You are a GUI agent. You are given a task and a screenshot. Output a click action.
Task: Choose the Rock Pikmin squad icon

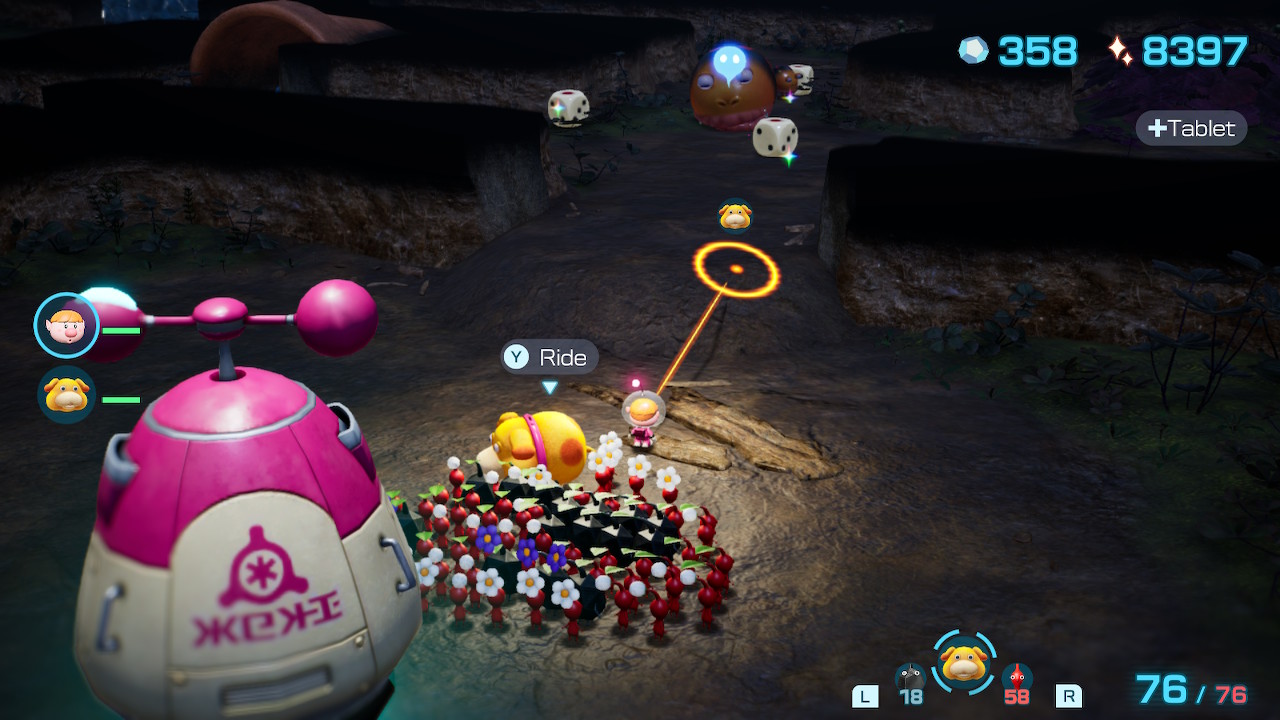[x=909, y=679]
